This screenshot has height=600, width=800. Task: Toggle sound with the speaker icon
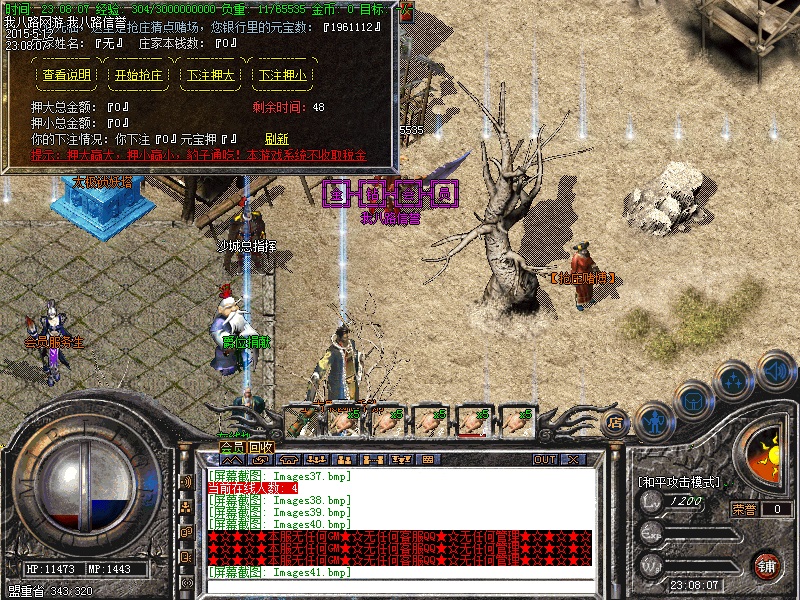[775, 370]
